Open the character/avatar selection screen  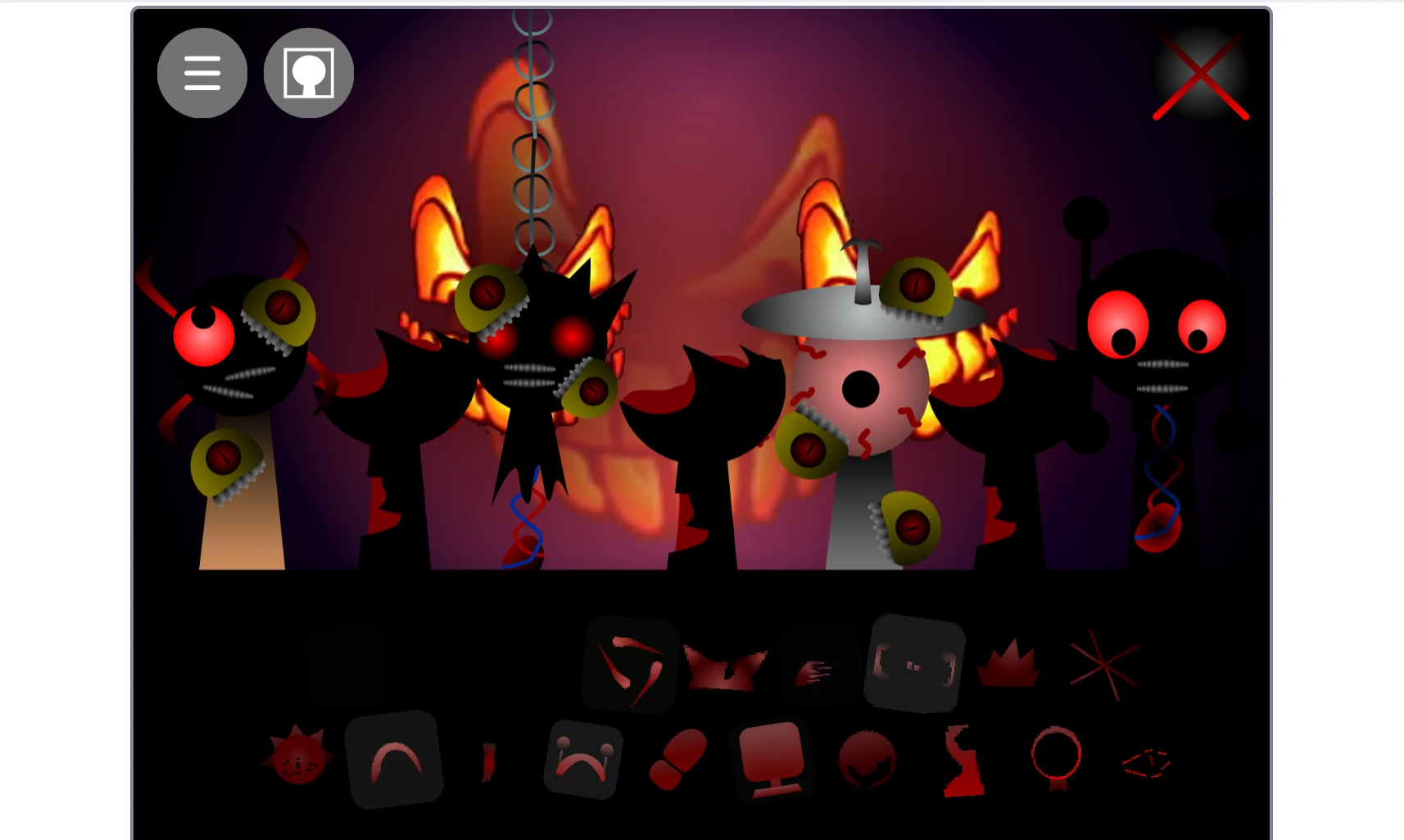click(307, 72)
